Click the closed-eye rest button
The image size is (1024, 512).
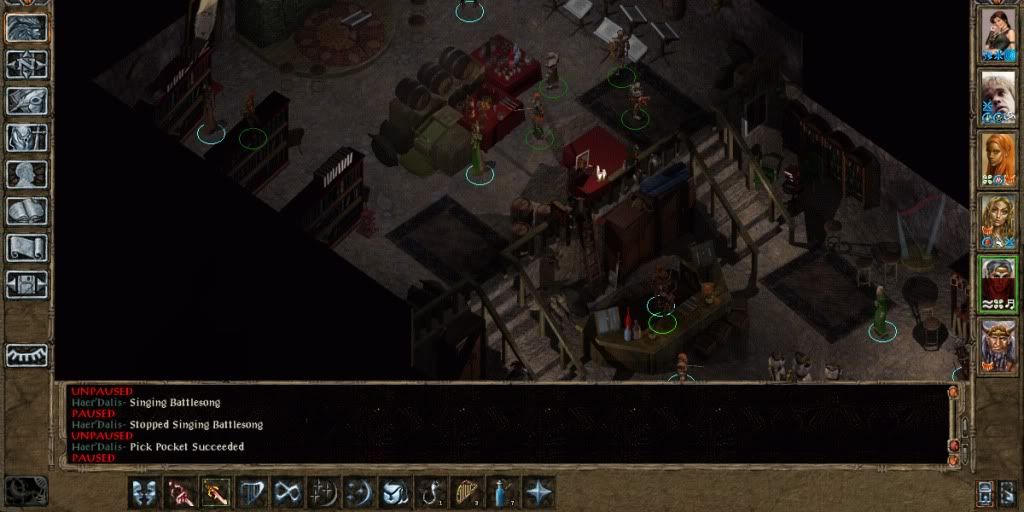point(27,354)
